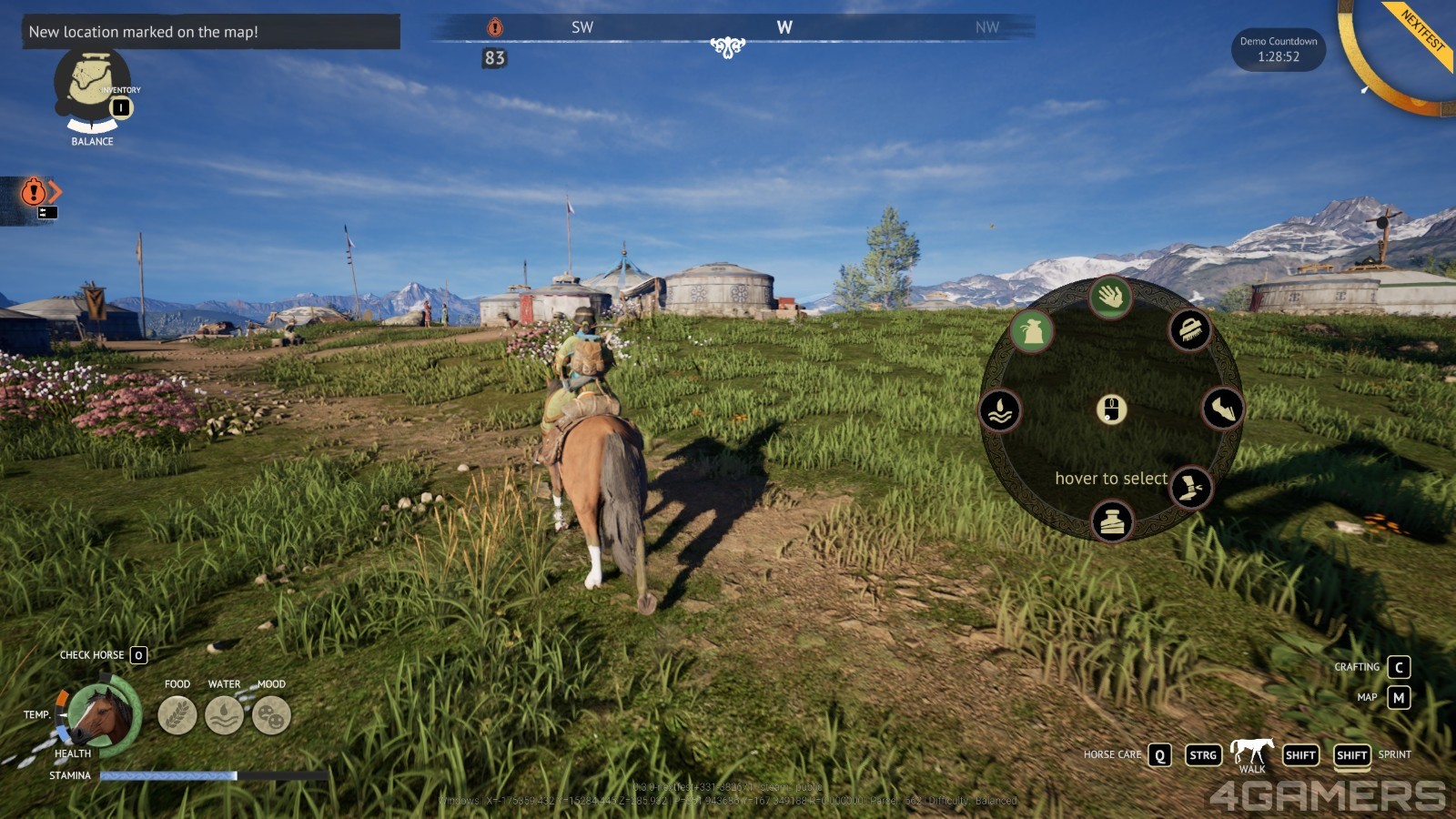Check the horse's Water status icon
1456x819 pixels.
click(x=224, y=715)
